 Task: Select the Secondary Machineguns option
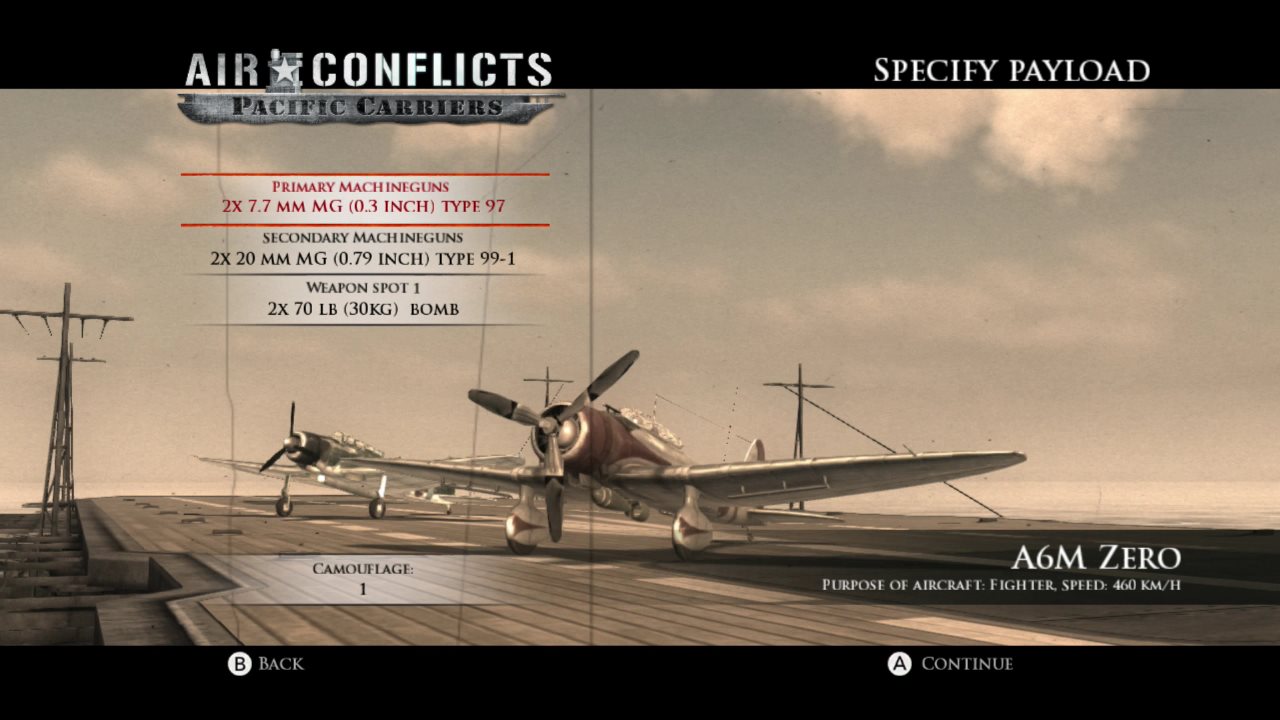point(363,238)
